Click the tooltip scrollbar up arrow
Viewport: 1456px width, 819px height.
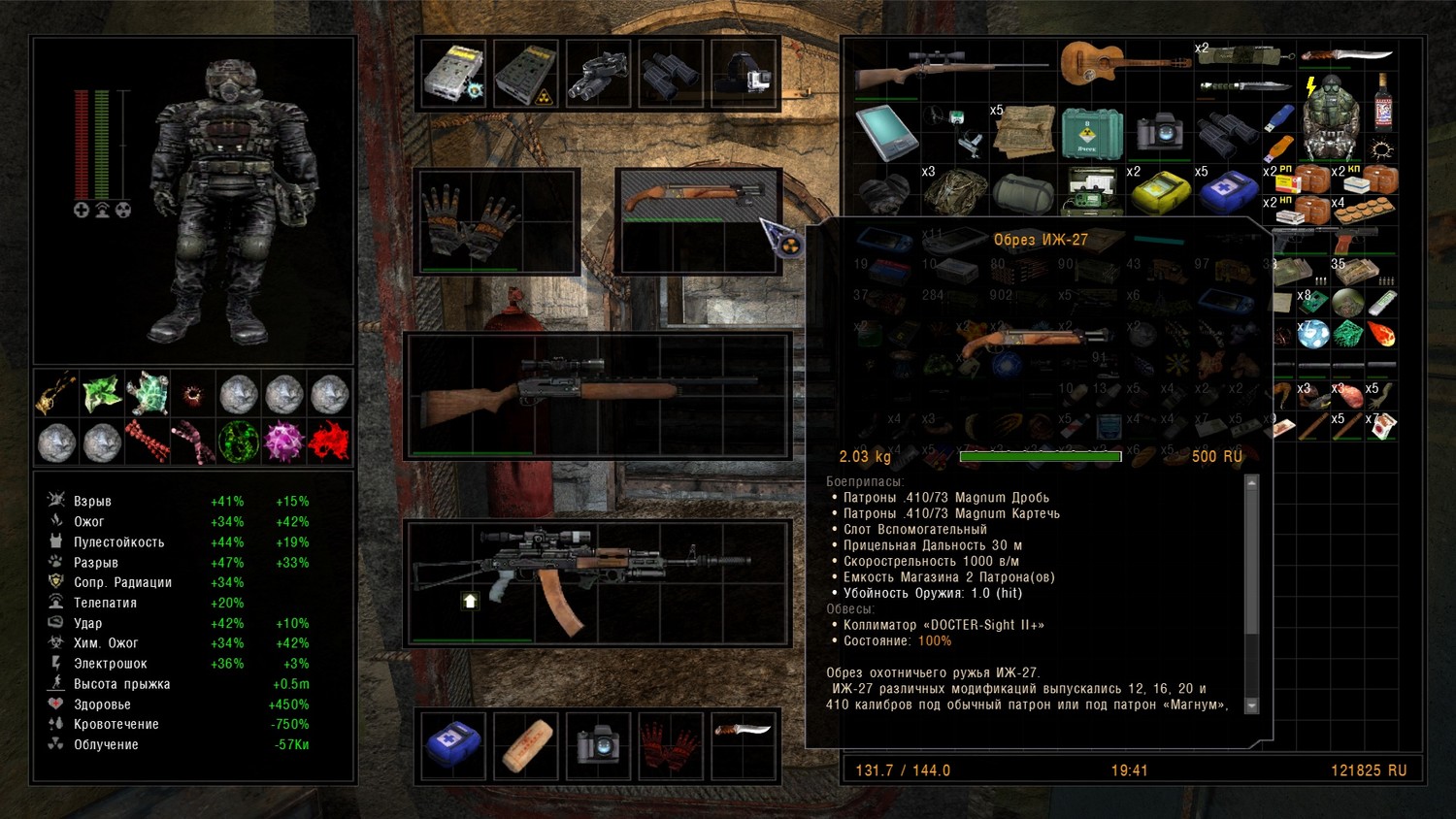[x=1251, y=482]
